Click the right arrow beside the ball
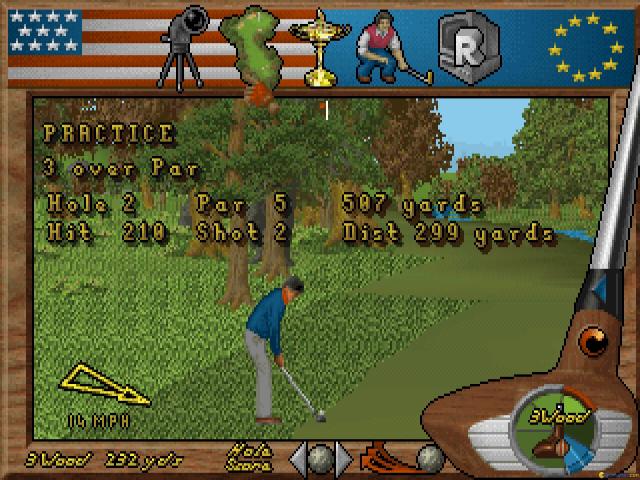This screenshot has height=480, width=640. (x=344, y=459)
